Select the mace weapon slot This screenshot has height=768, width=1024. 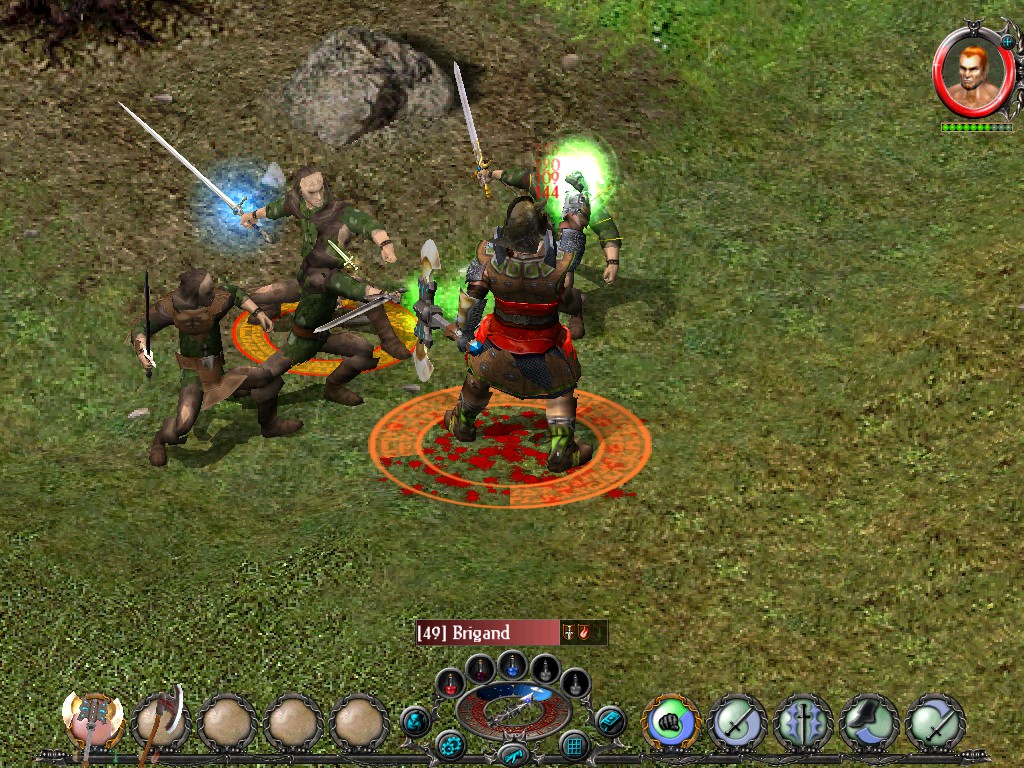[94, 720]
